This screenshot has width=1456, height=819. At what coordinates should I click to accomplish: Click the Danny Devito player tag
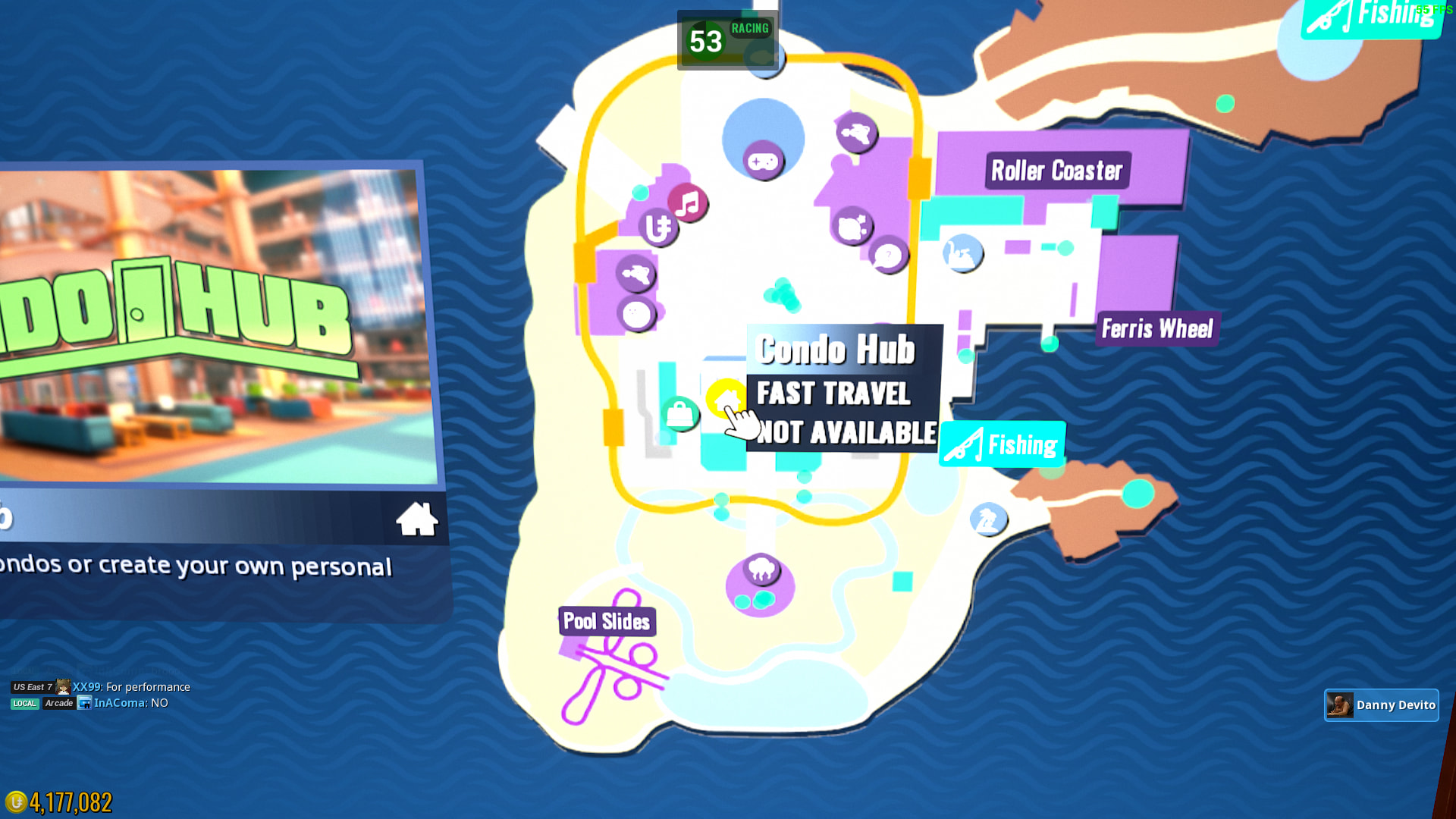(x=1381, y=705)
